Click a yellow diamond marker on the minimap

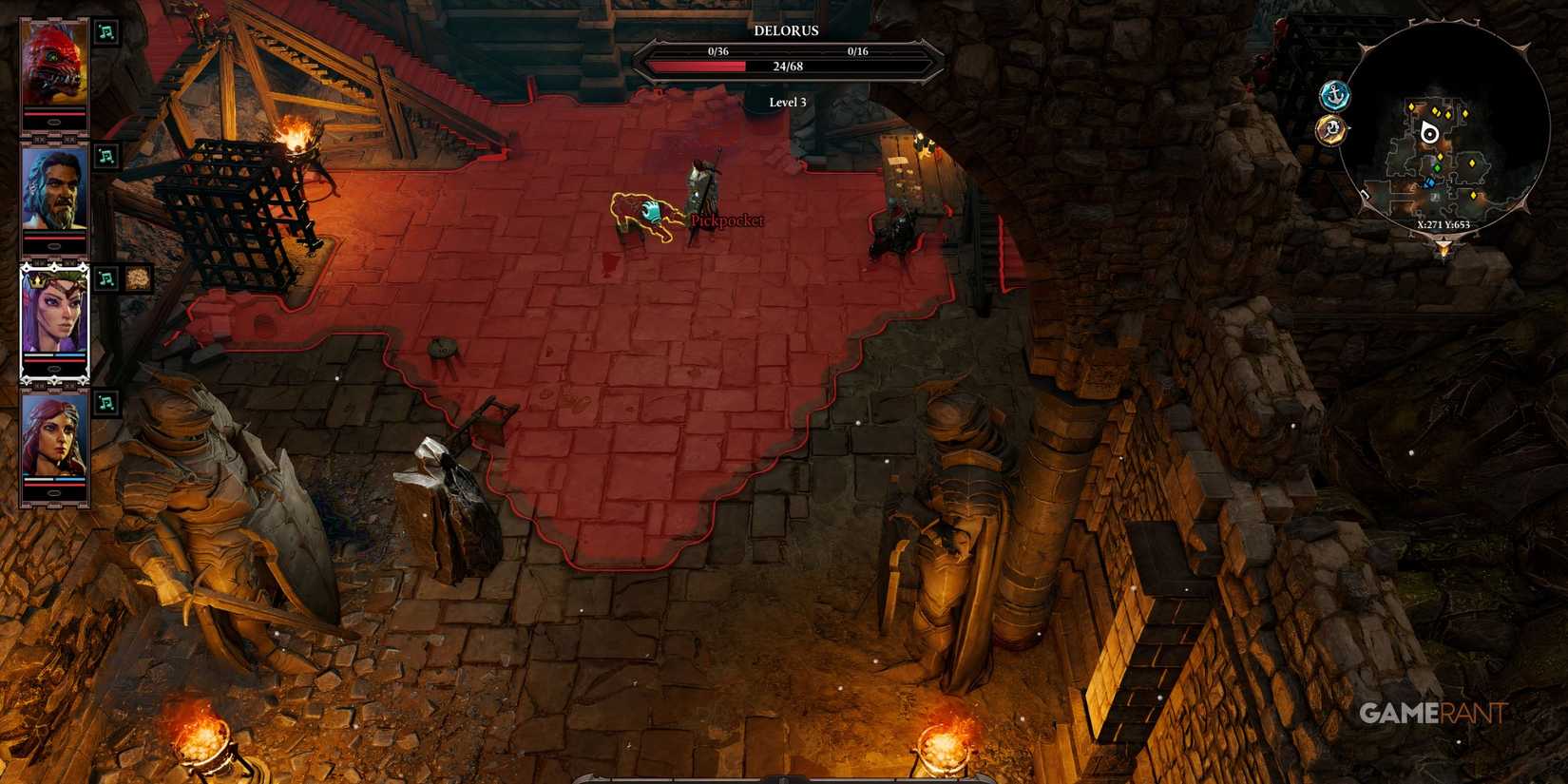click(x=1411, y=106)
